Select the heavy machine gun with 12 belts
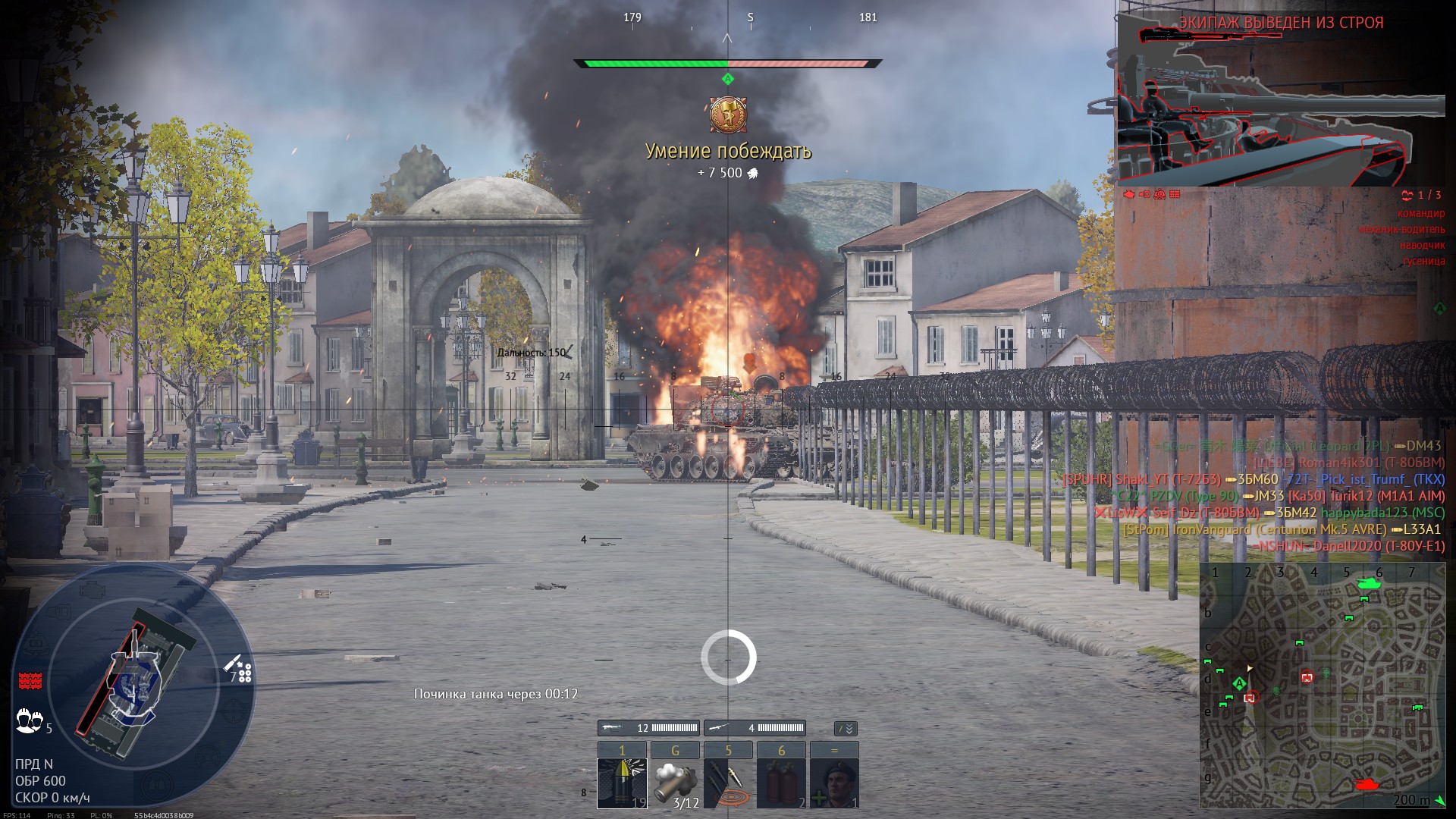This screenshot has height=819, width=1456. (648, 728)
